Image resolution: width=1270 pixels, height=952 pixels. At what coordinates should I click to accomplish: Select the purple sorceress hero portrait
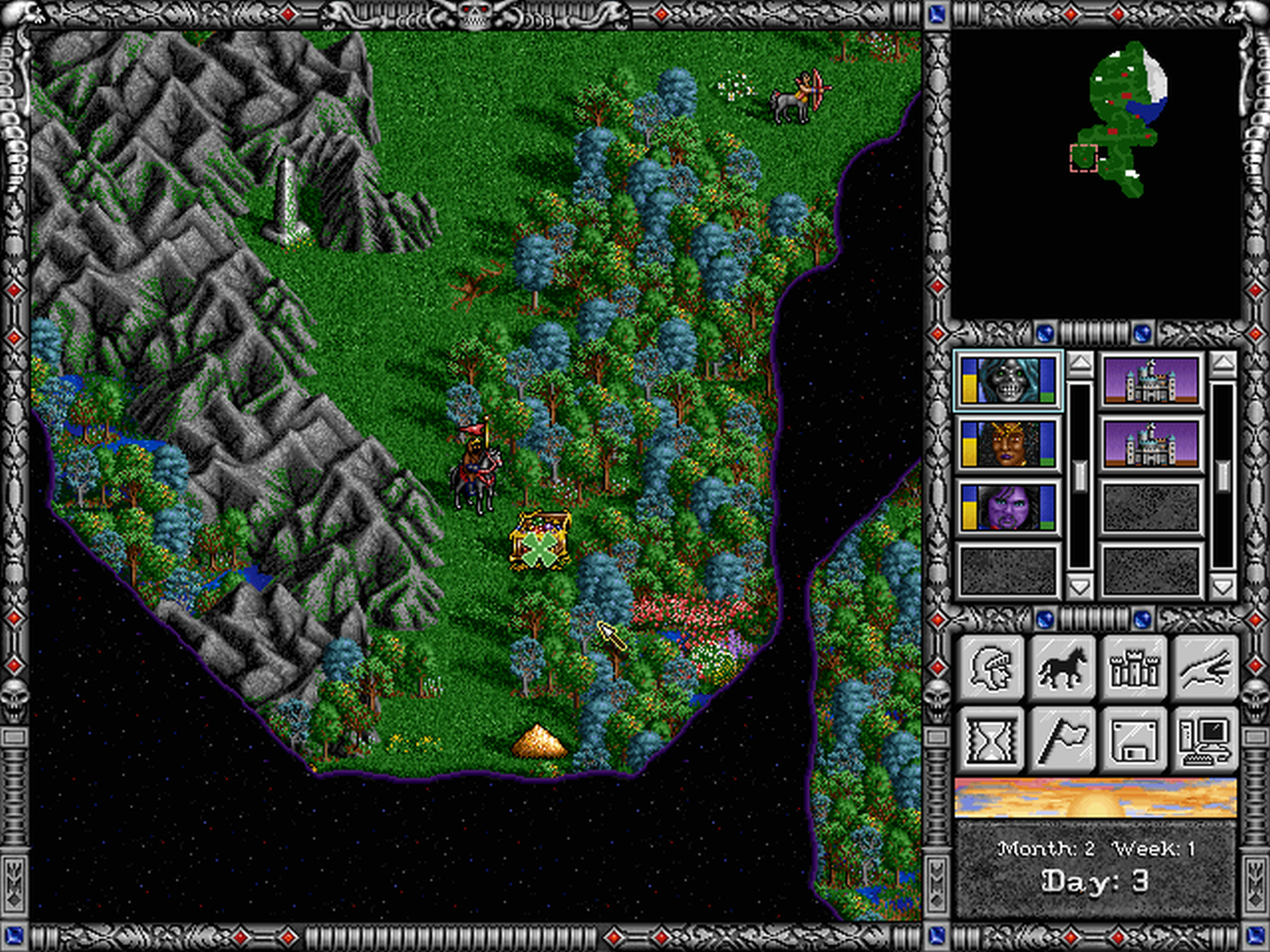tap(1009, 506)
